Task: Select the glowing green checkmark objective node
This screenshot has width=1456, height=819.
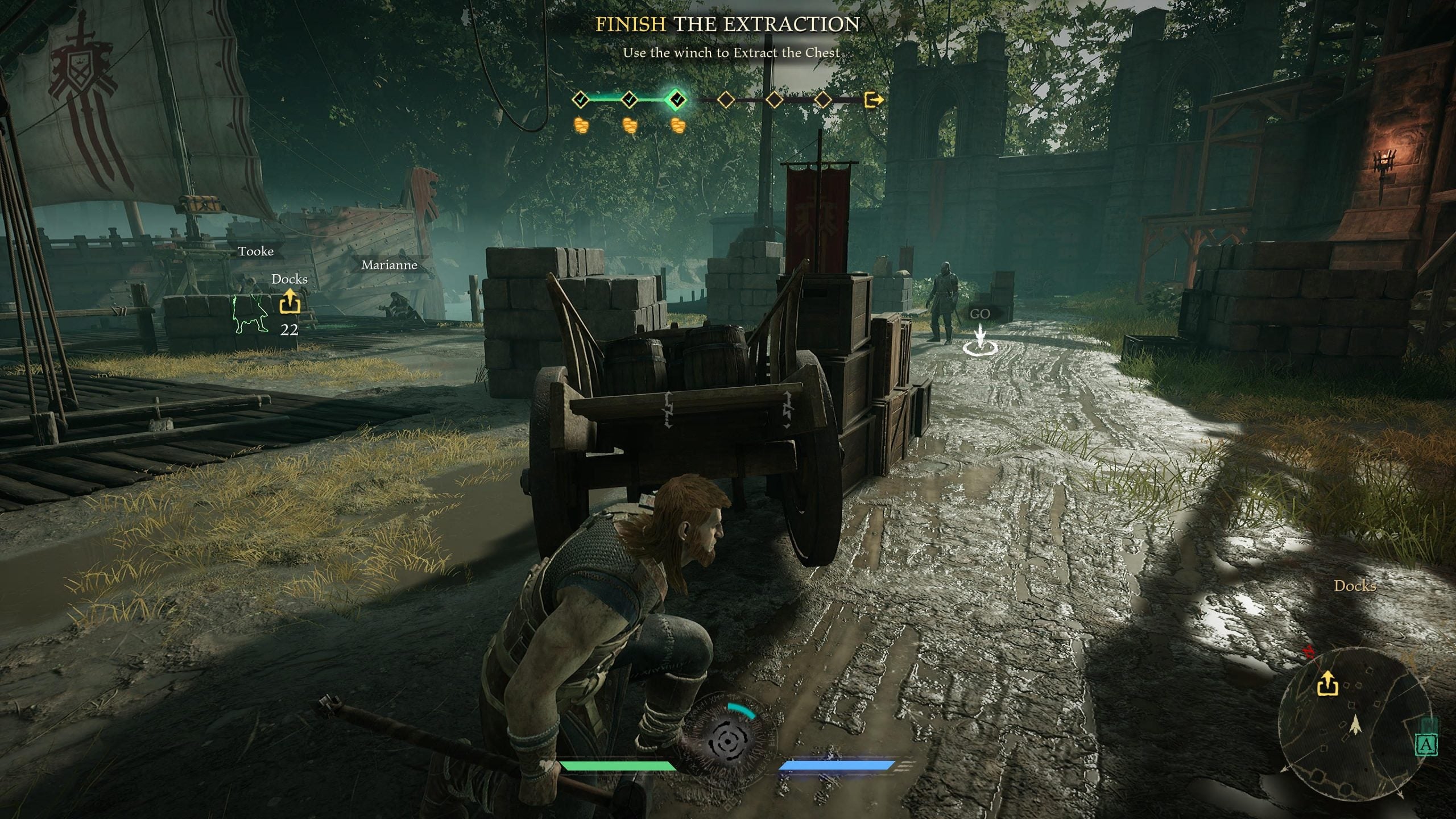Action: click(x=677, y=100)
